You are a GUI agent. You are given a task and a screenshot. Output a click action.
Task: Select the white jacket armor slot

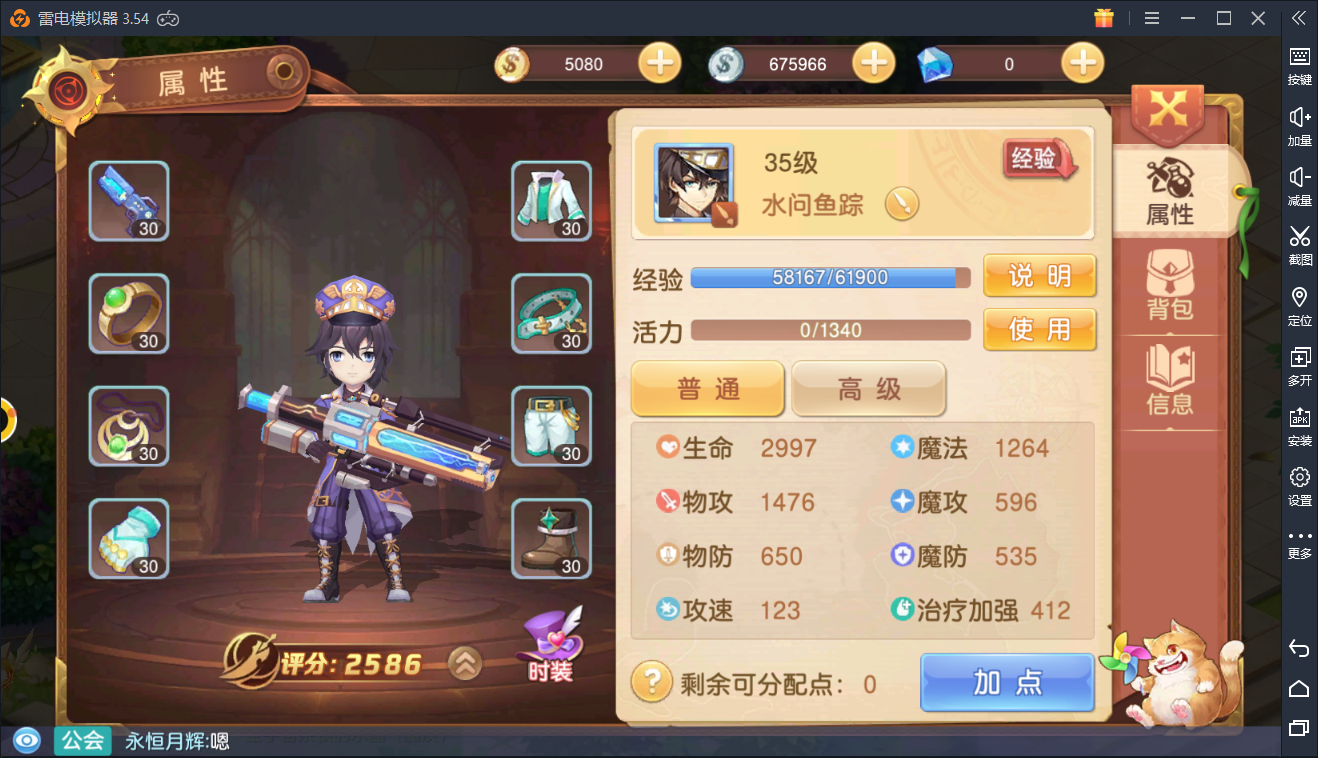point(551,201)
